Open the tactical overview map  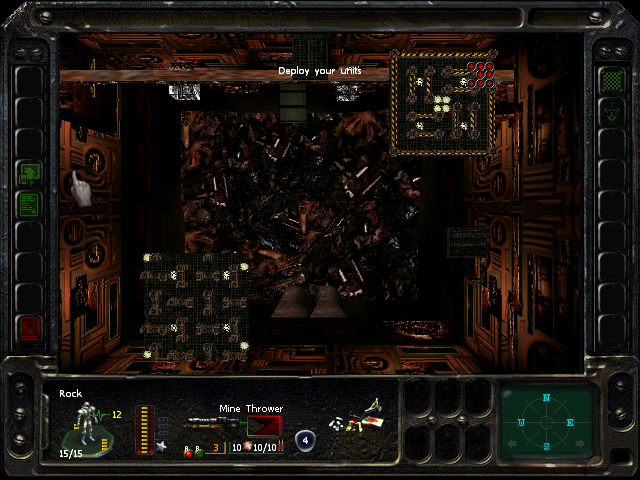click(444, 101)
